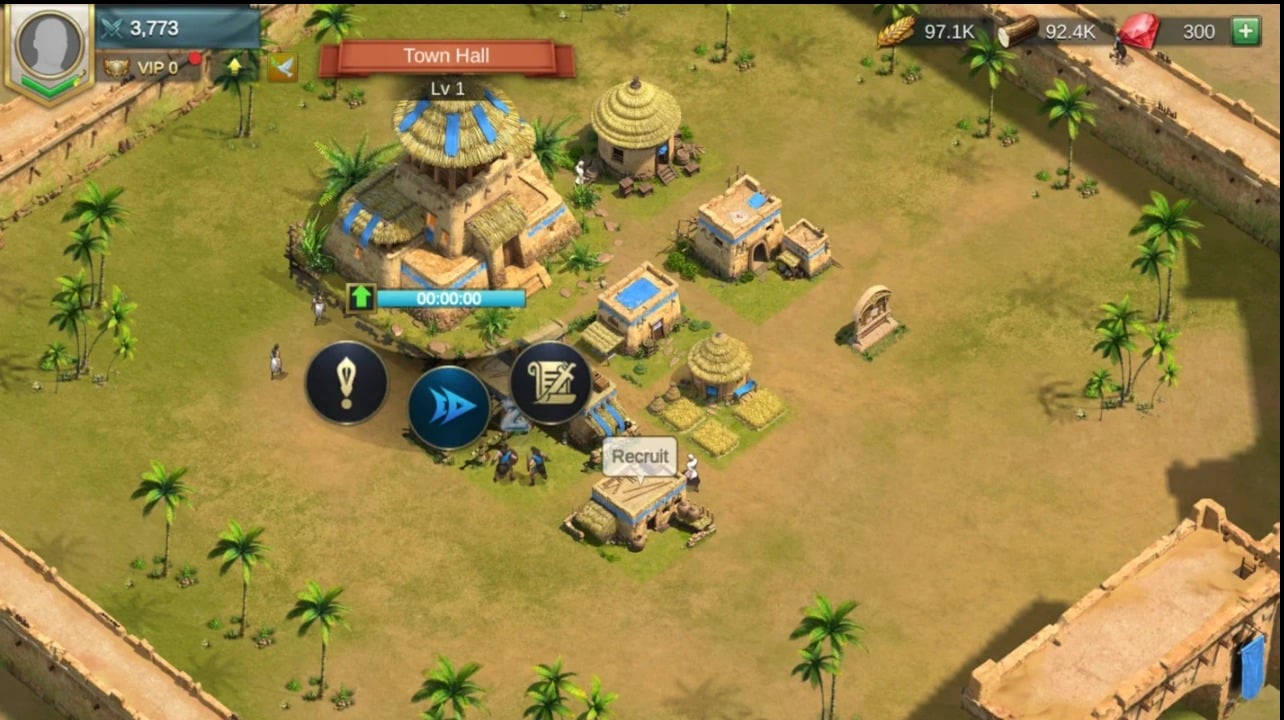Speed up with the blue double-arrow button
This screenshot has height=720, width=1284.
[449, 408]
